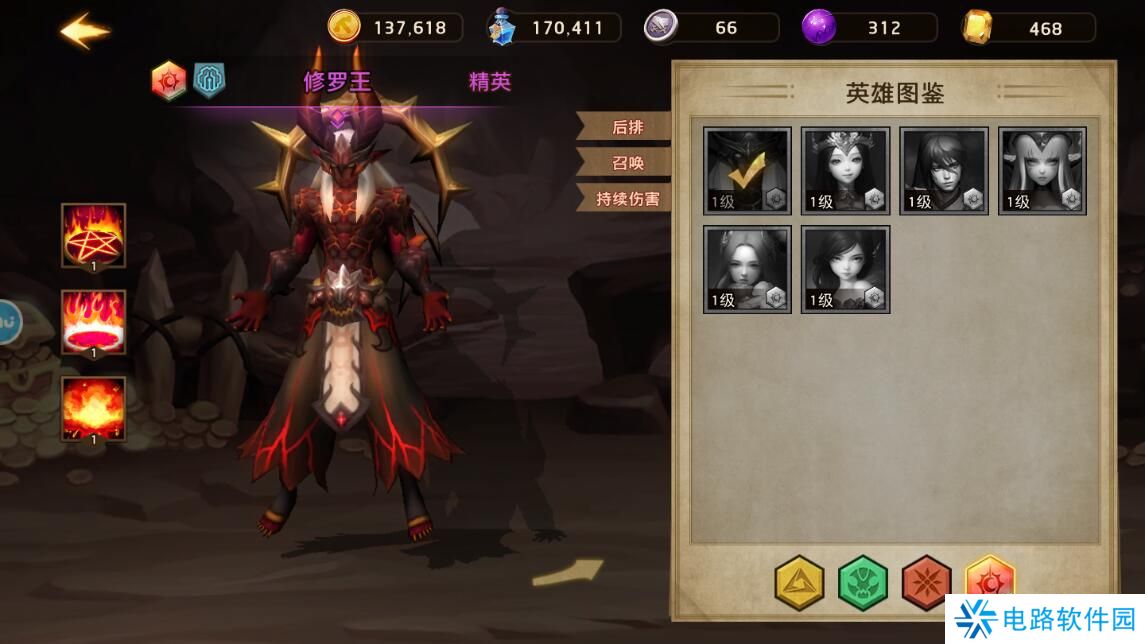Viewport: 1145px width, 644px height.
Task: Choose the crowned woman hero portrait
Action: pos(845,171)
